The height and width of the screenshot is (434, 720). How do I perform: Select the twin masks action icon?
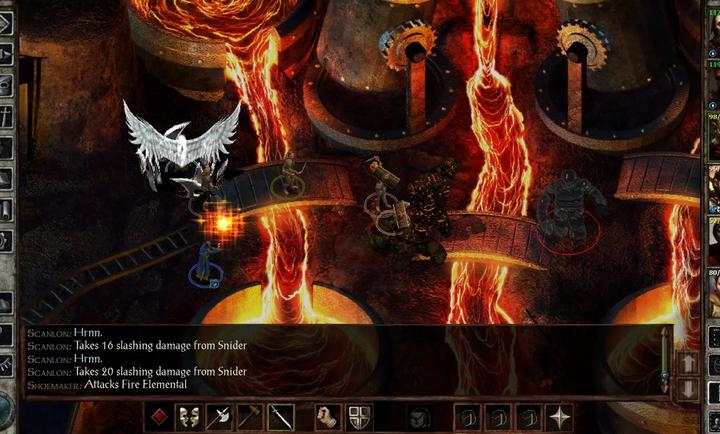point(188,416)
